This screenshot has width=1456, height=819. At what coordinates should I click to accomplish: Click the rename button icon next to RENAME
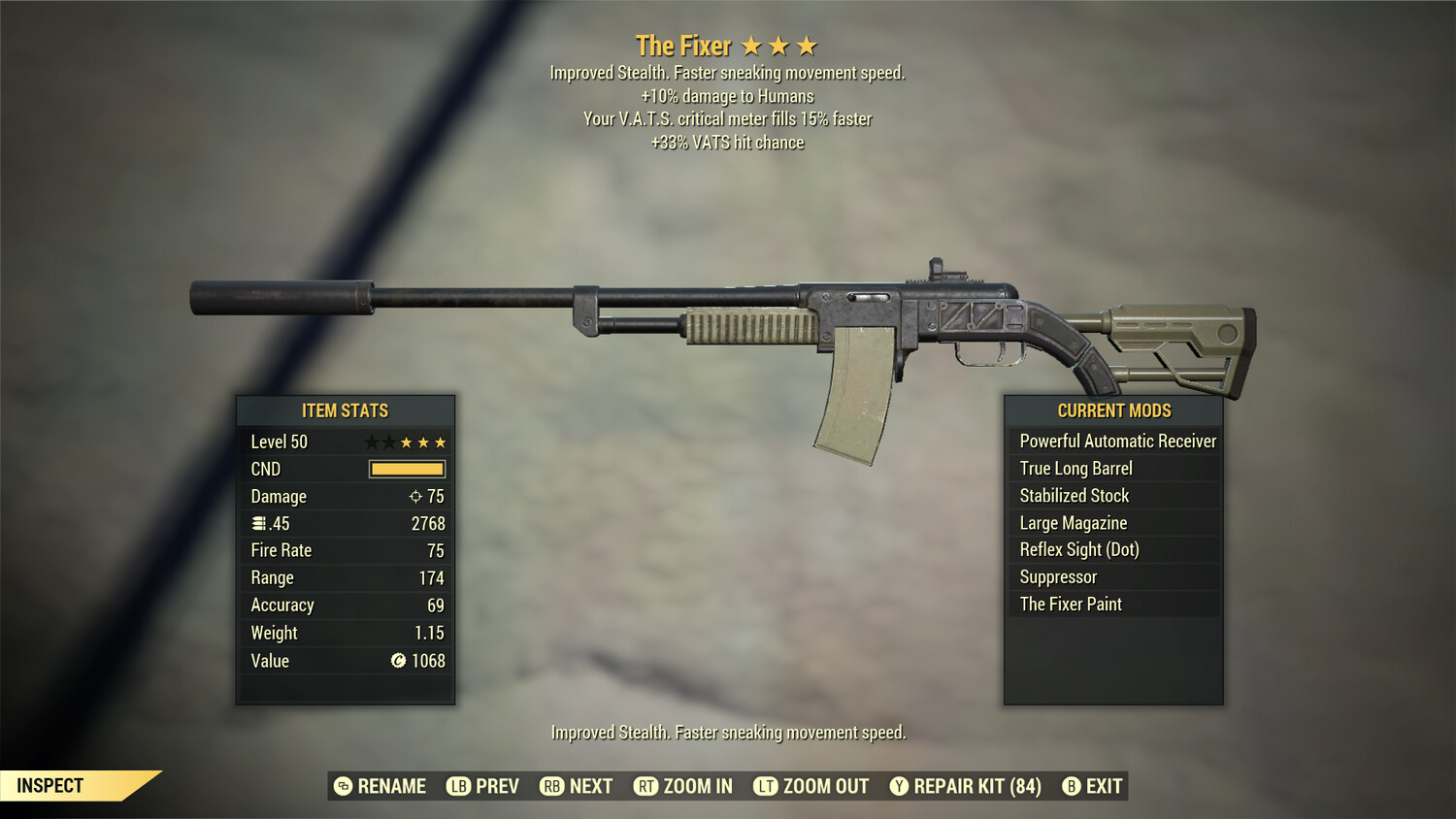pyautogui.click(x=342, y=786)
